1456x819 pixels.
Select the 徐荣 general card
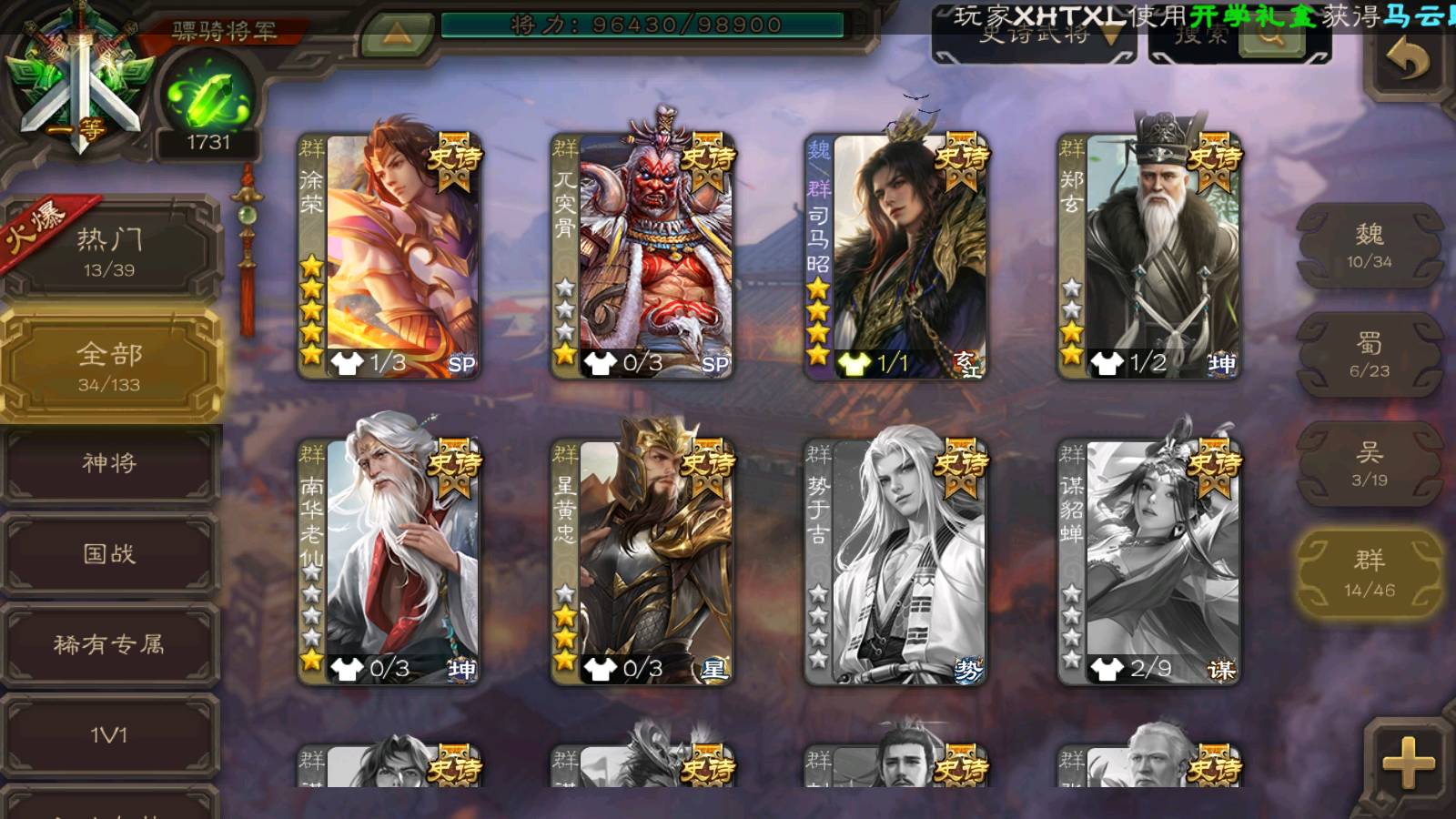389,257
